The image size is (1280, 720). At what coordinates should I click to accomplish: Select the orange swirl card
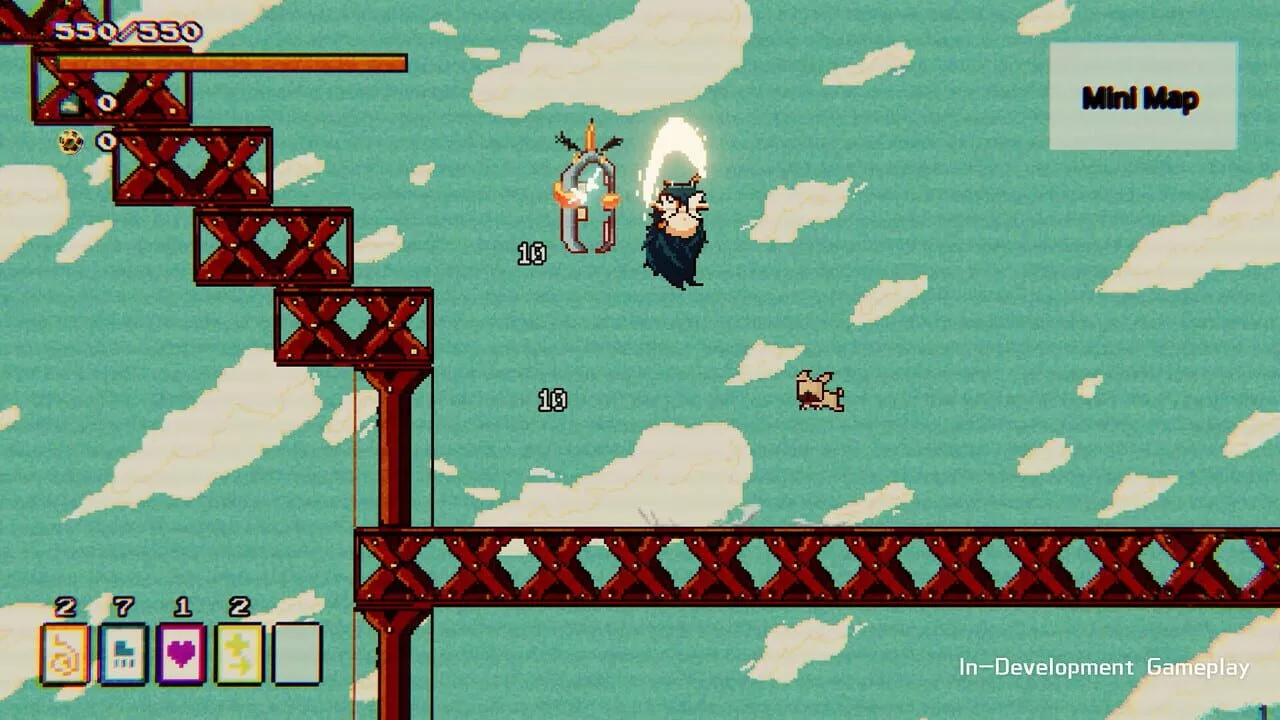65,654
